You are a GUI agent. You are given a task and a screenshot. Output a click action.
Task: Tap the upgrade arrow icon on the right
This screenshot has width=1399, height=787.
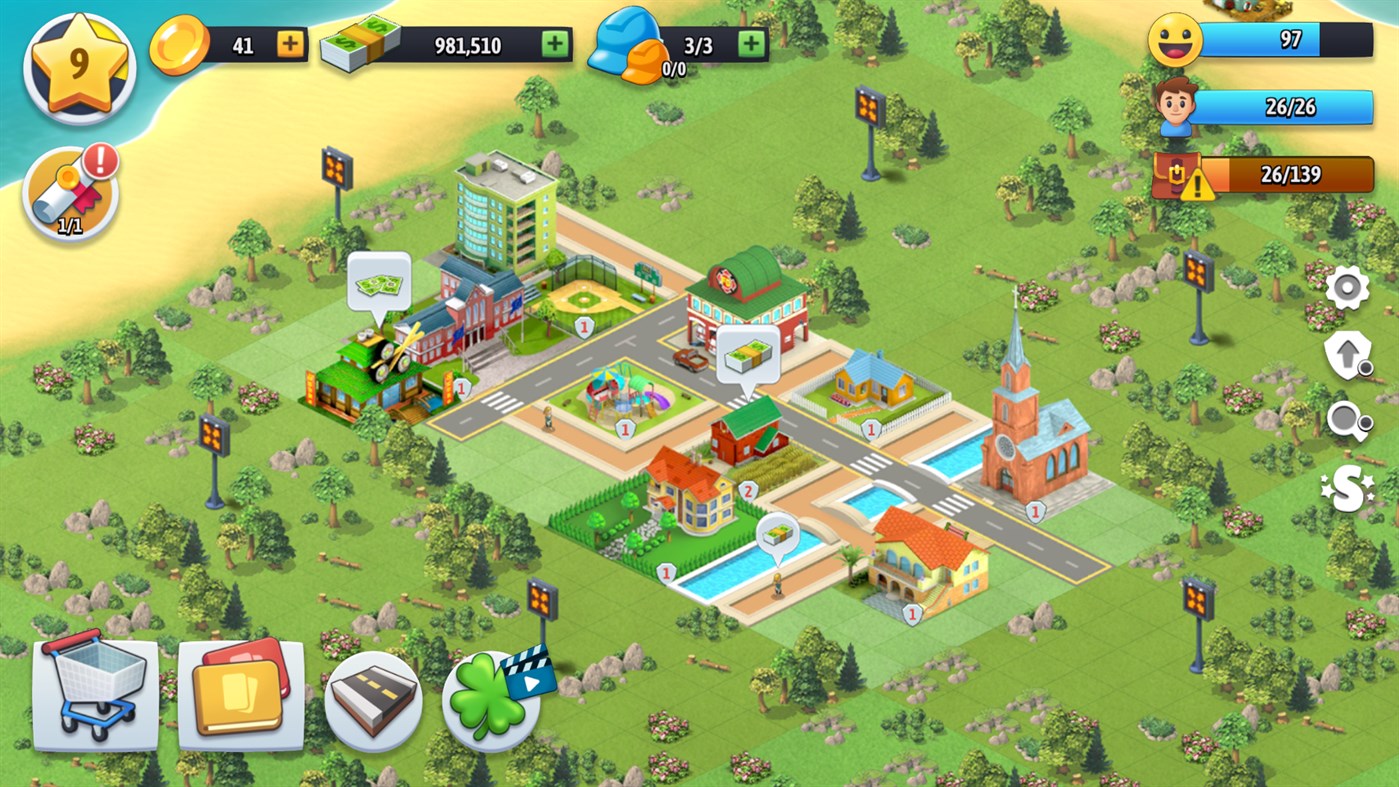pos(1349,354)
